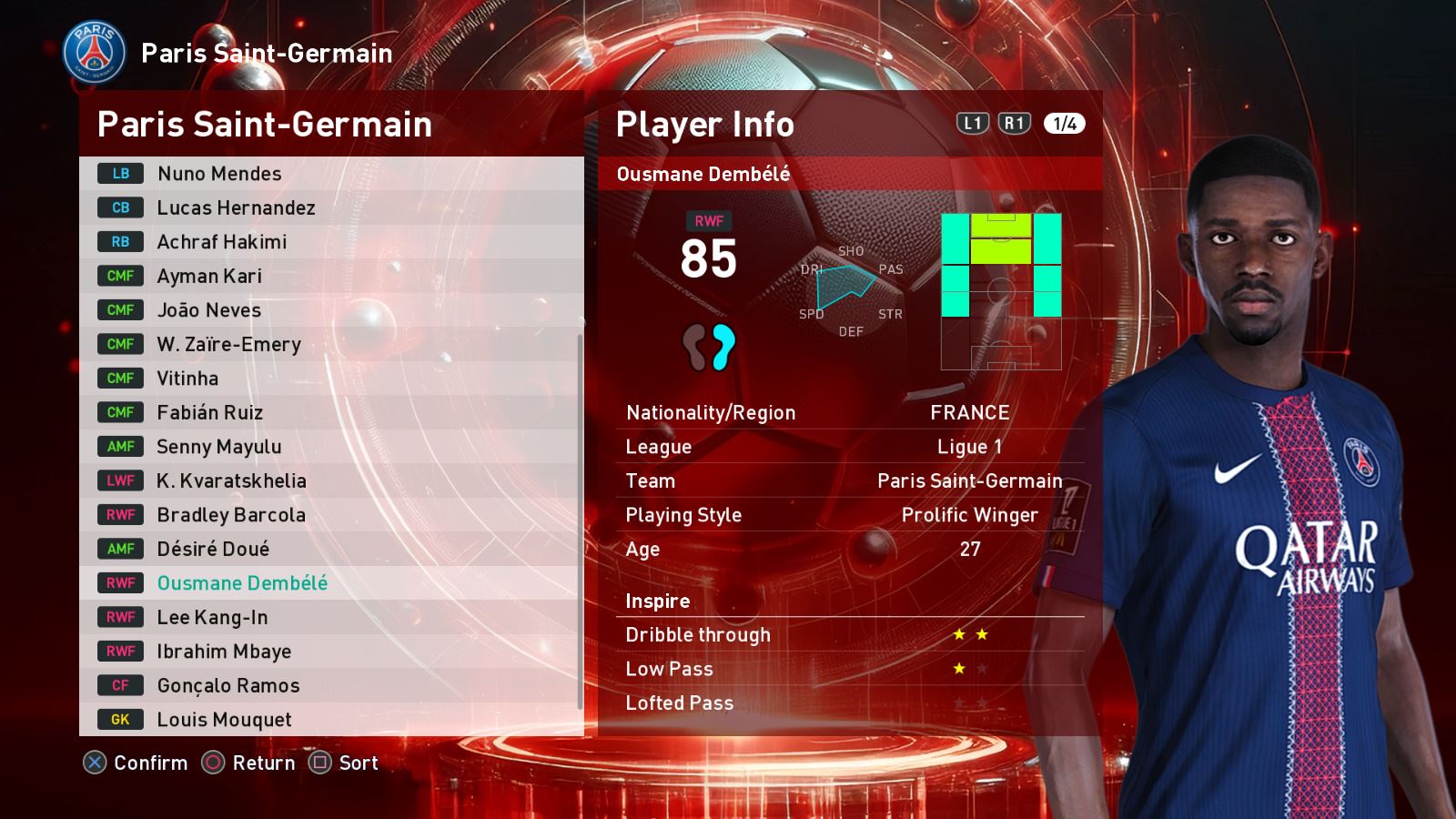Click the 1/4 page indicator
This screenshot has width=1456, height=819.
(1065, 124)
